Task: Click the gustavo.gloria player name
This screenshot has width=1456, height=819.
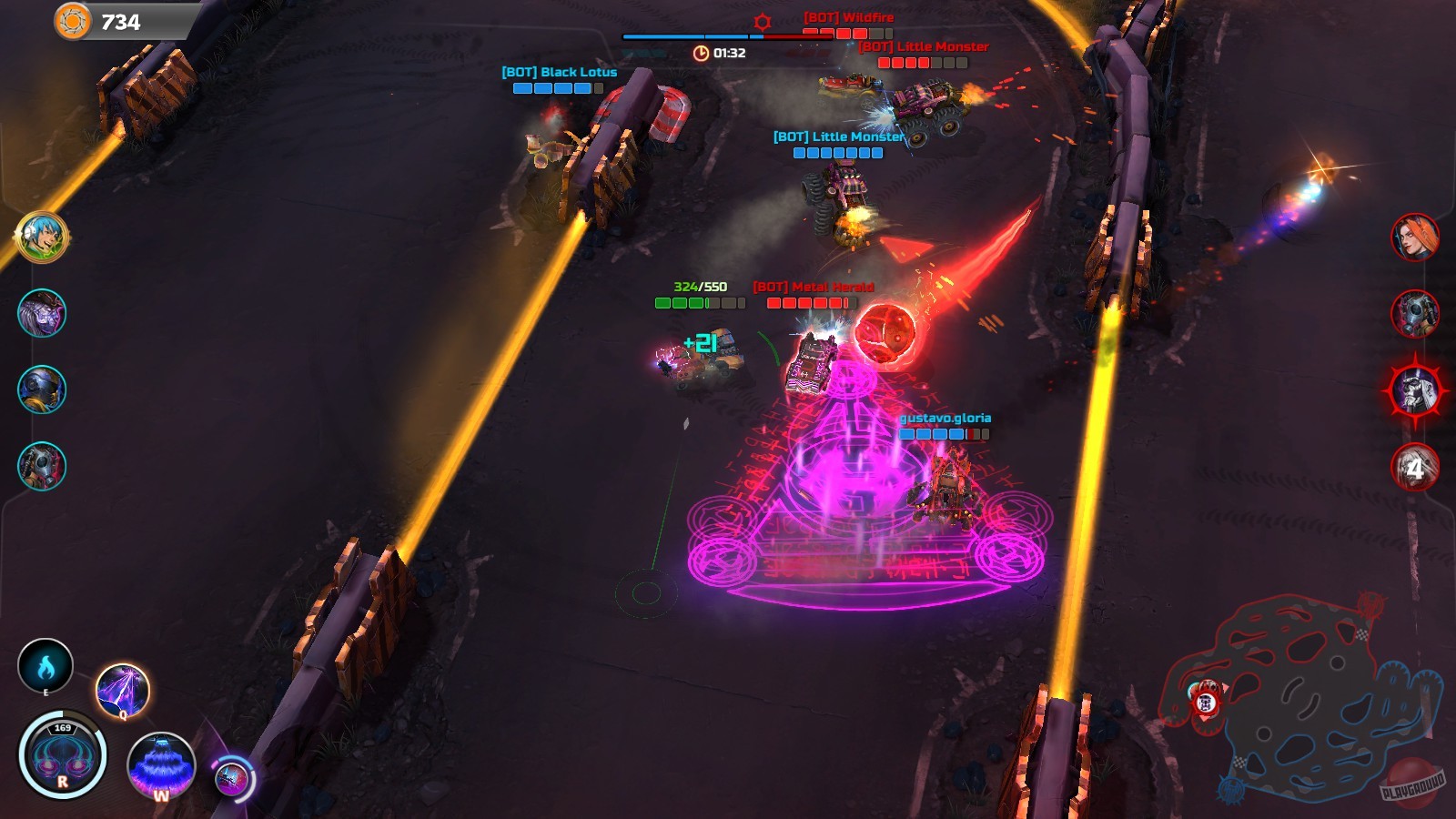Action: tap(946, 420)
